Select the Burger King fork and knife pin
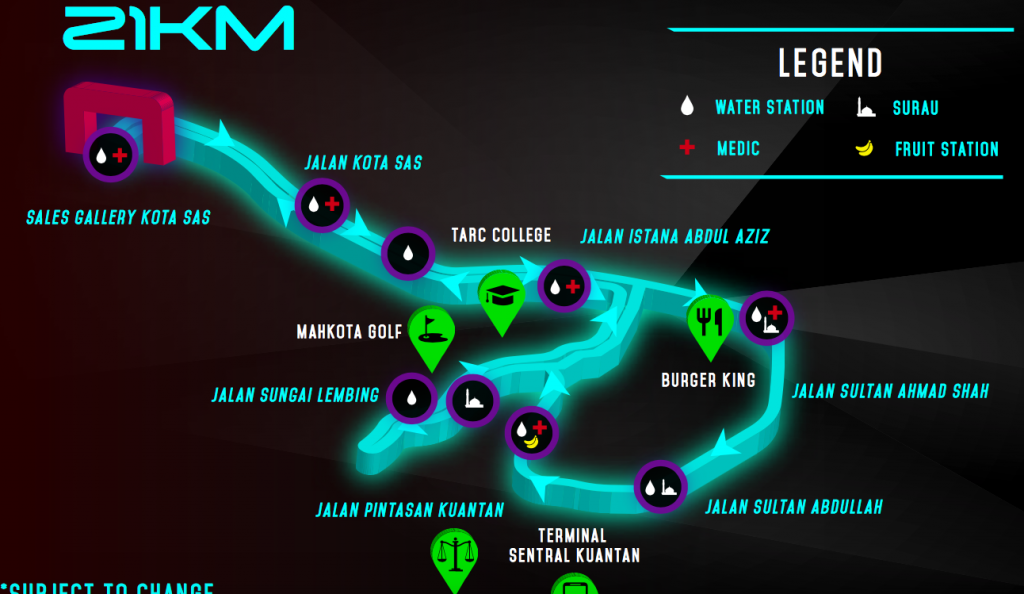This screenshot has height=594, width=1024. click(710, 320)
